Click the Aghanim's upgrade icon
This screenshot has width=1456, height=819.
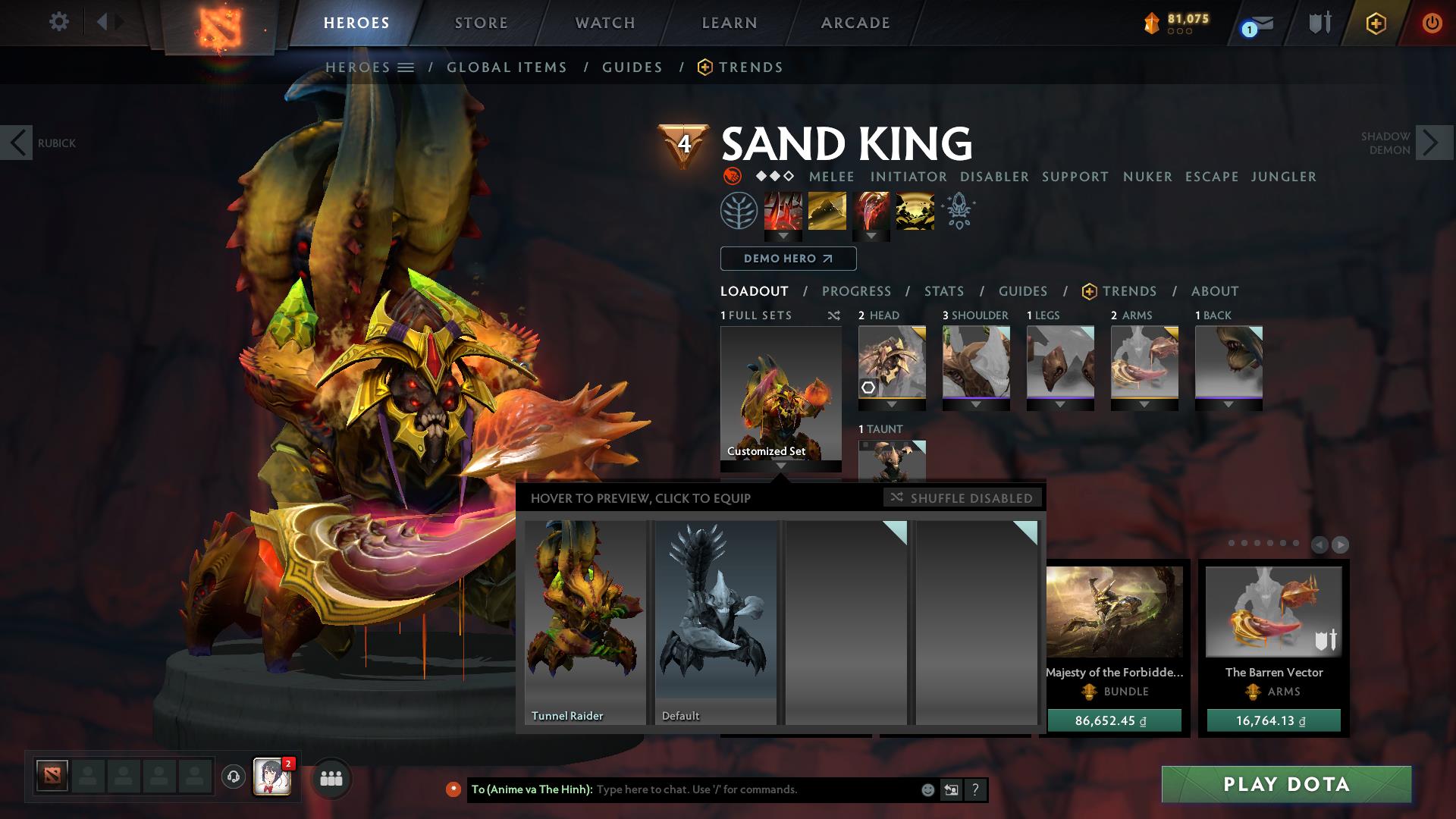[957, 212]
